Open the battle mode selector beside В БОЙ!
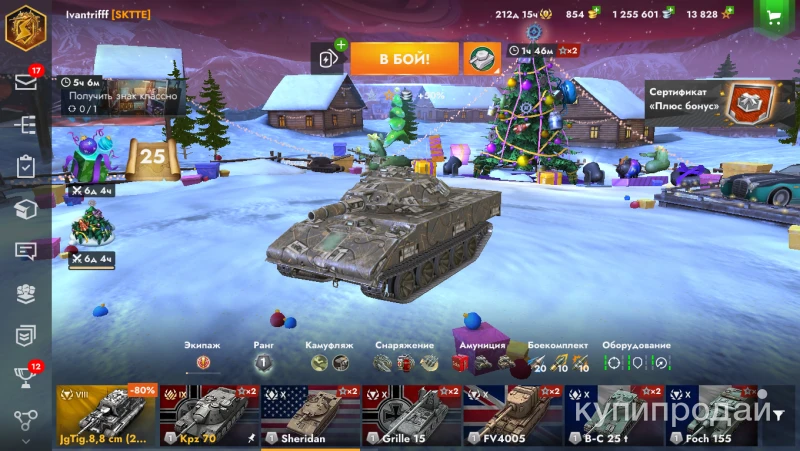 [481, 59]
